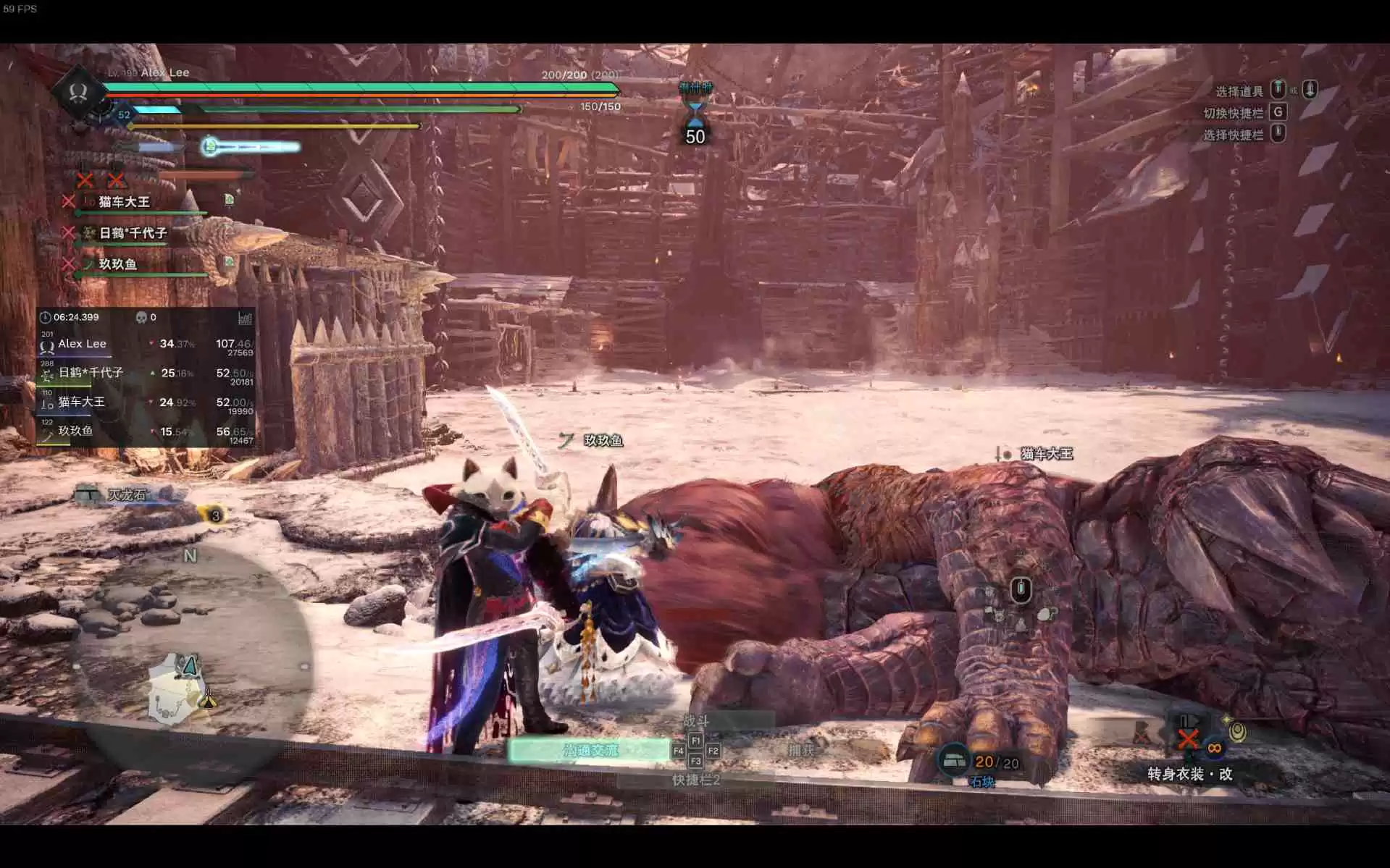Image resolution: width=1390 pixels, height=868 pixels.
Task: Pick the 捕获 shortcut bar option
Action: click(801, 751)
